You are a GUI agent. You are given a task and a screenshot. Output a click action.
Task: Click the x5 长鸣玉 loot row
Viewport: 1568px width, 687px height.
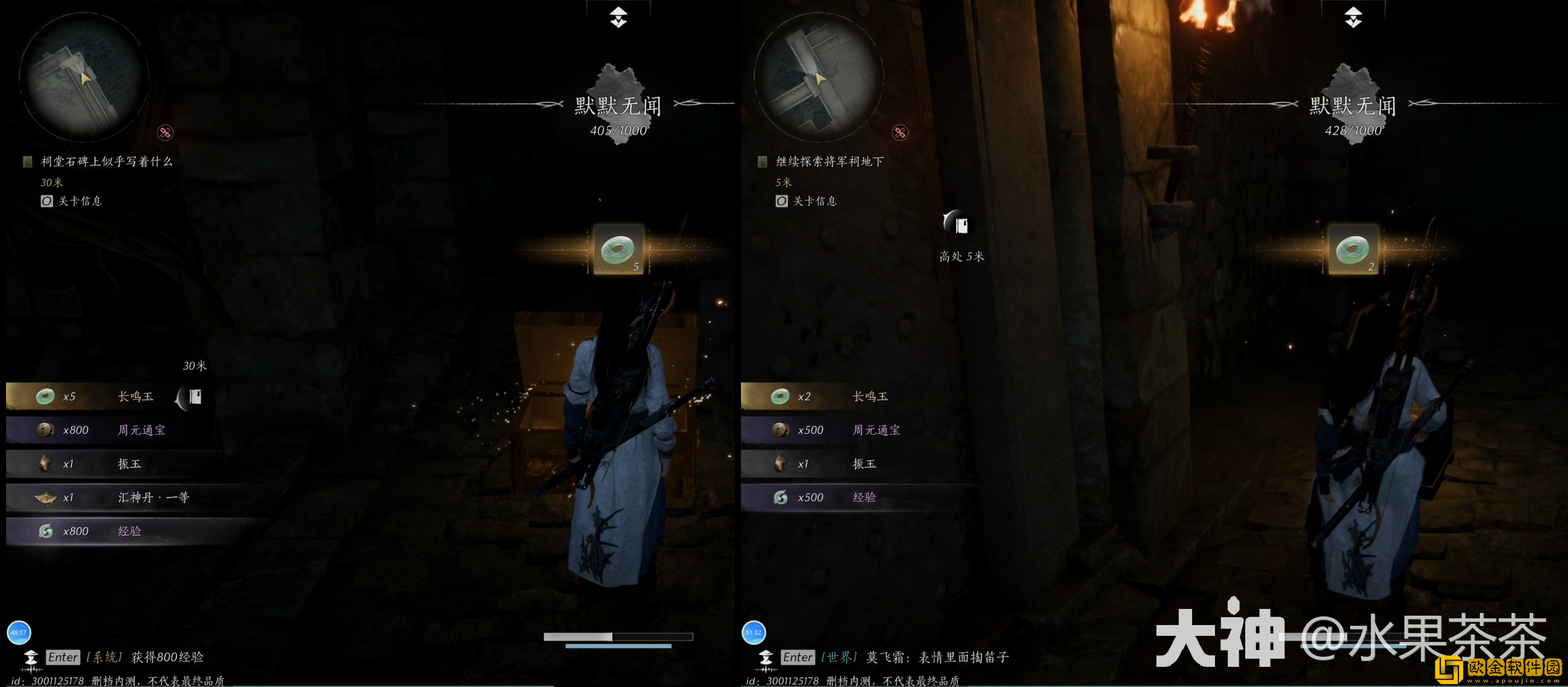pos(101,396)
